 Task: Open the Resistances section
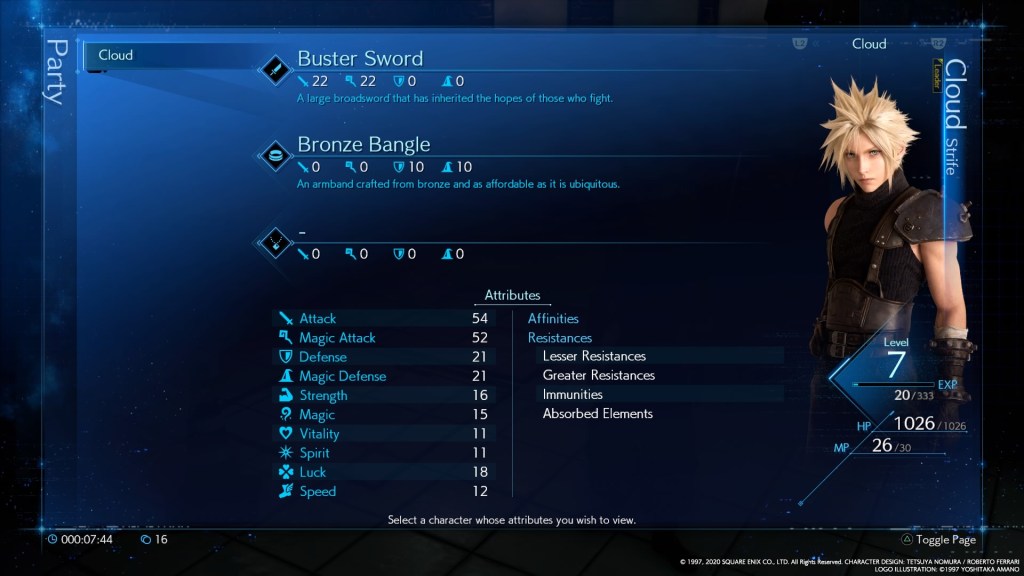560,338
